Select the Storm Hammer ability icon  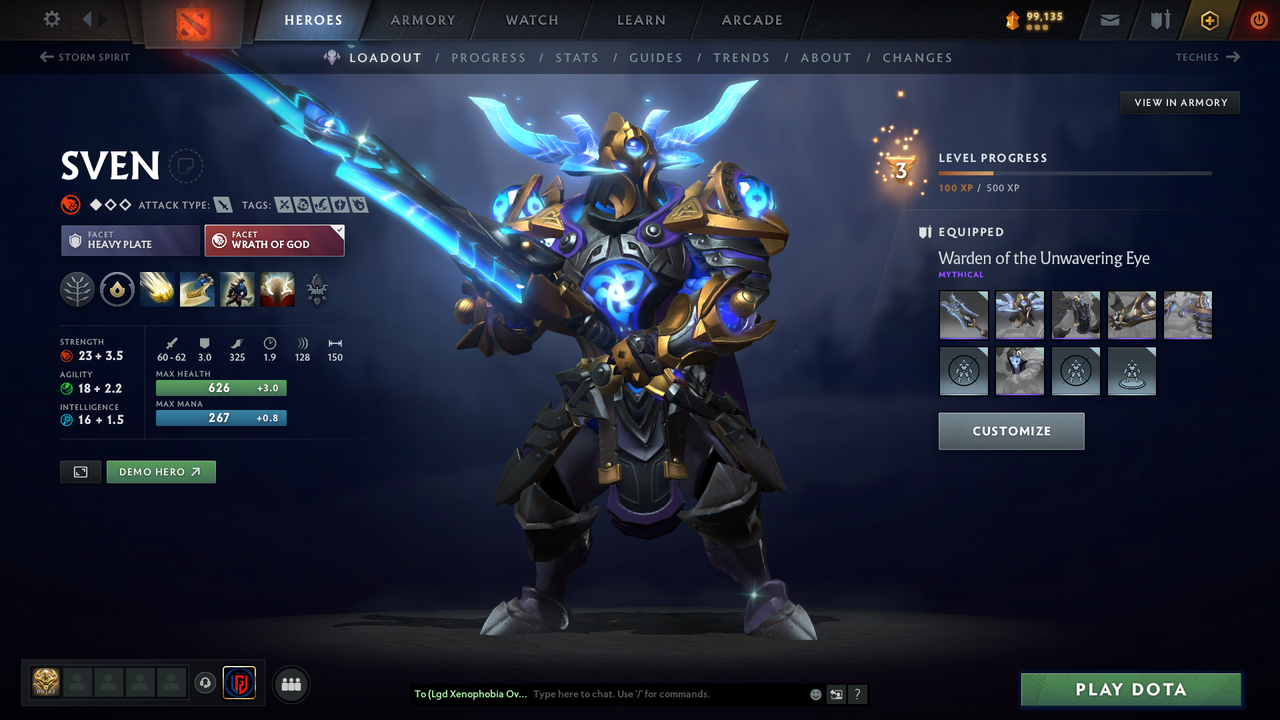point(157,290)
